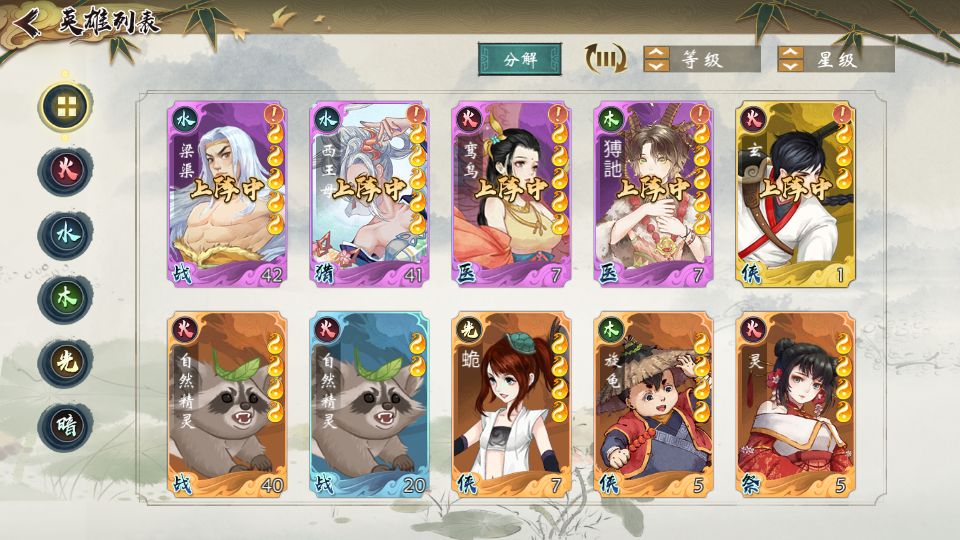960x540 pixels.
Task: Sort heroes by 等级 level
Action: click(700, 59)
